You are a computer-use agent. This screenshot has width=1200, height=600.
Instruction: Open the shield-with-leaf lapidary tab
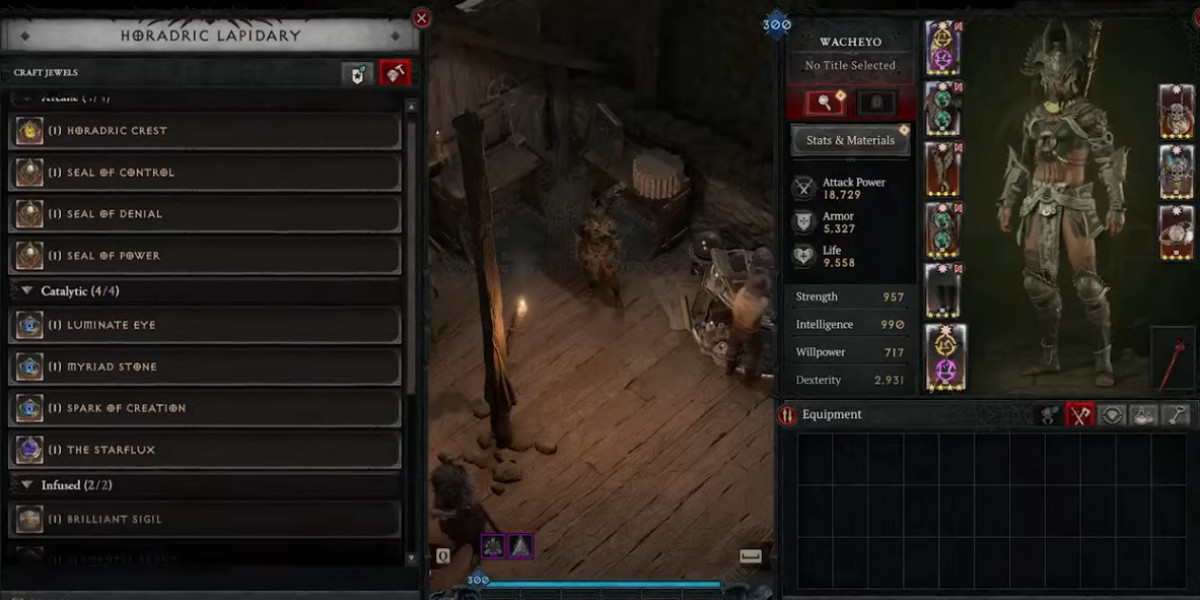(358, 73)
